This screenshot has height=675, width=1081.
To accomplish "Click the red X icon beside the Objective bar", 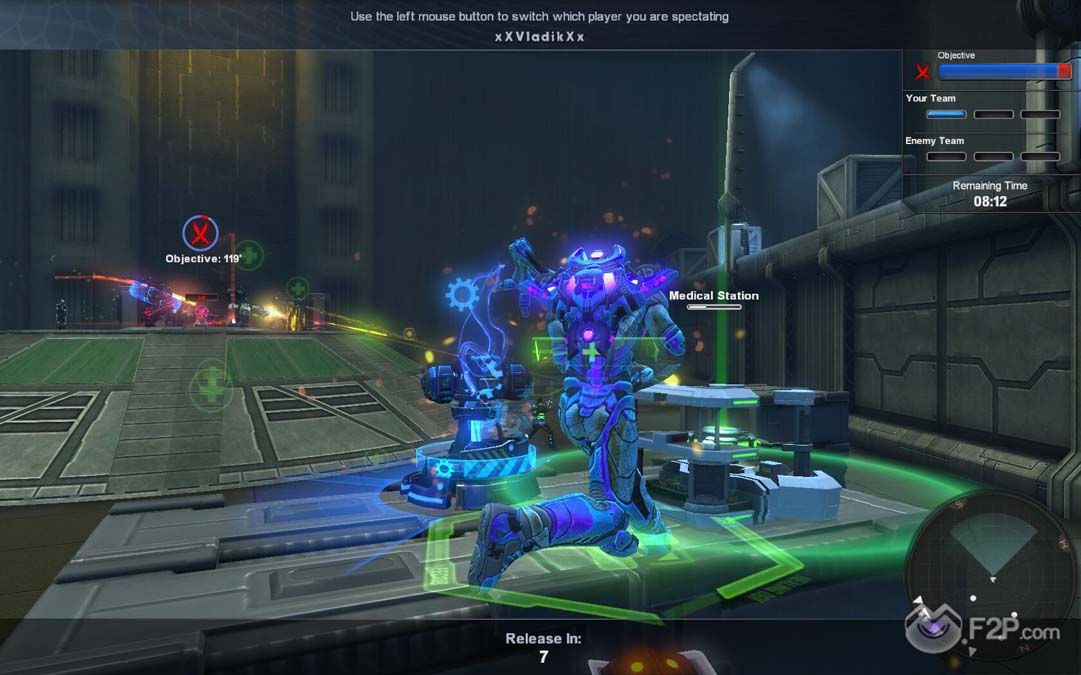I will 923,72.
